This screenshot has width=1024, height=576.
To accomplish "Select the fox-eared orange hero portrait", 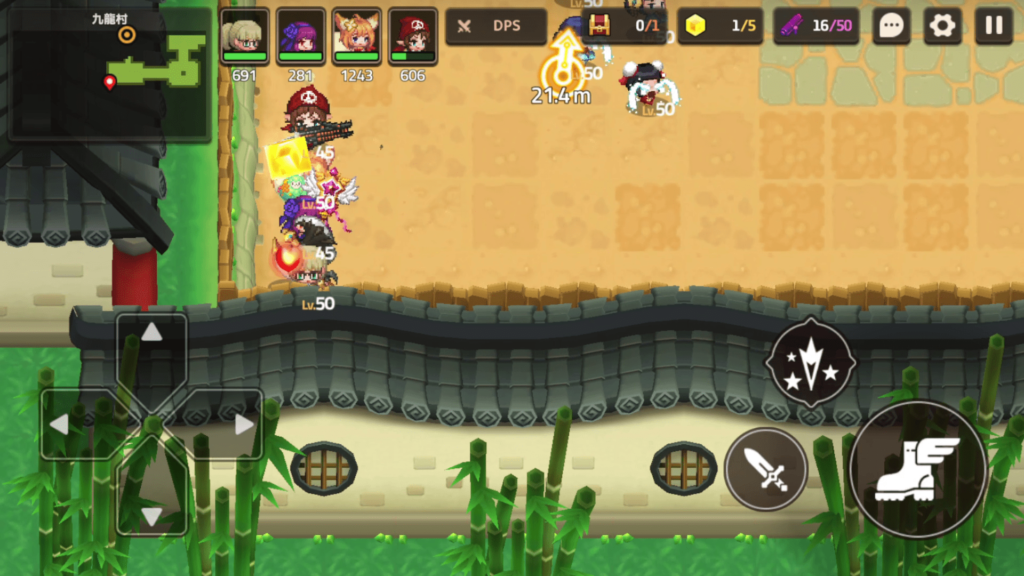I will tap(356, 36).
